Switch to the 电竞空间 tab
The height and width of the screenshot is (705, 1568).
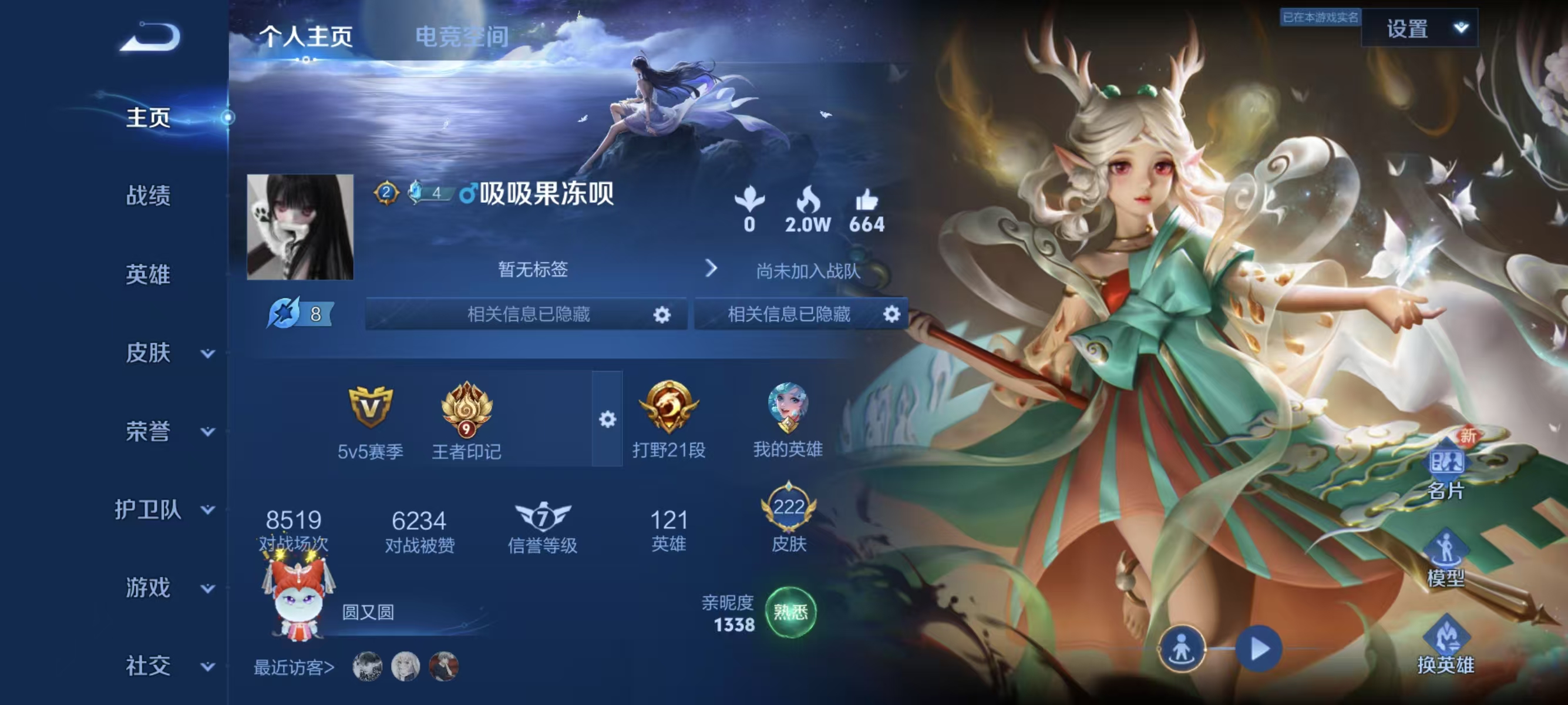461,36
